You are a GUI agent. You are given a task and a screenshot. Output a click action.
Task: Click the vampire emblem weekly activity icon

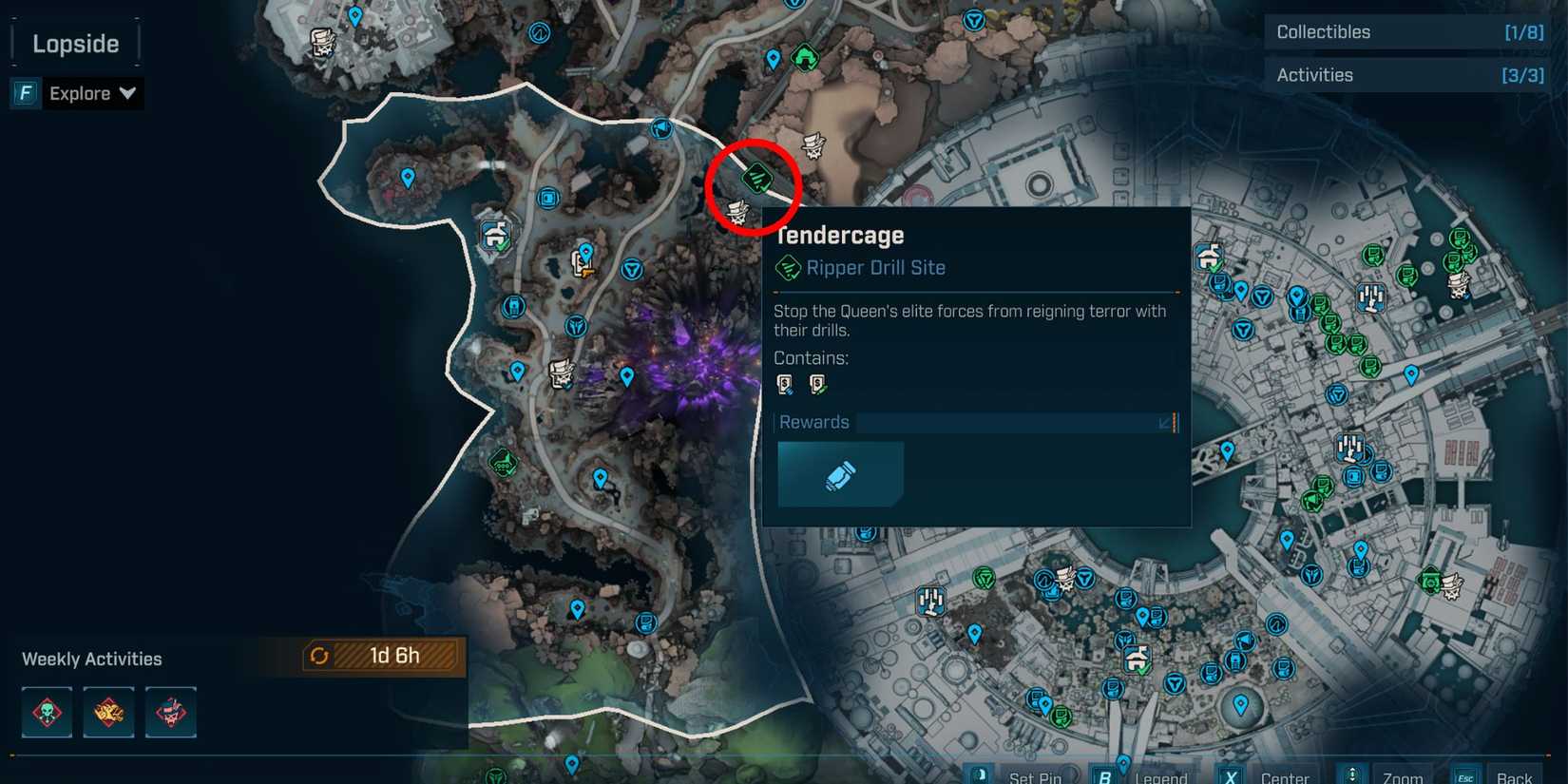coord(170,711)
